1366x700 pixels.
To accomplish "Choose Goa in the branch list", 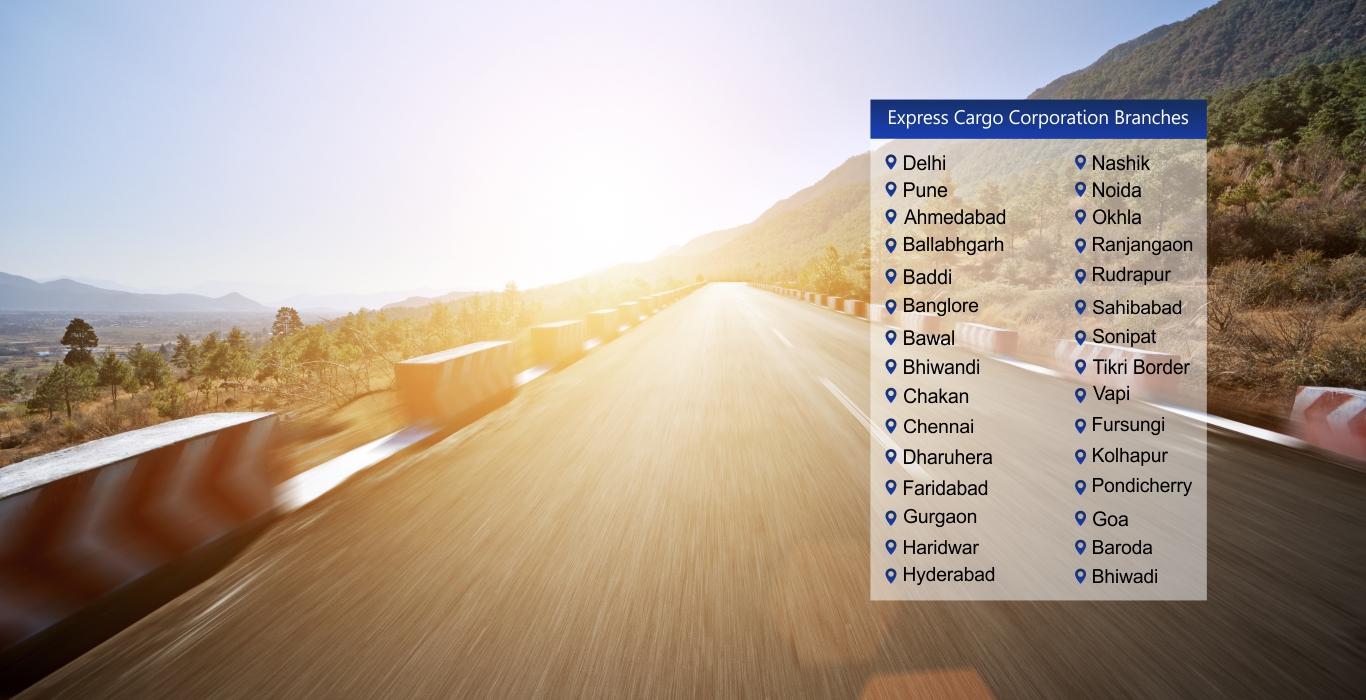I will click(x=1109, y=519).
